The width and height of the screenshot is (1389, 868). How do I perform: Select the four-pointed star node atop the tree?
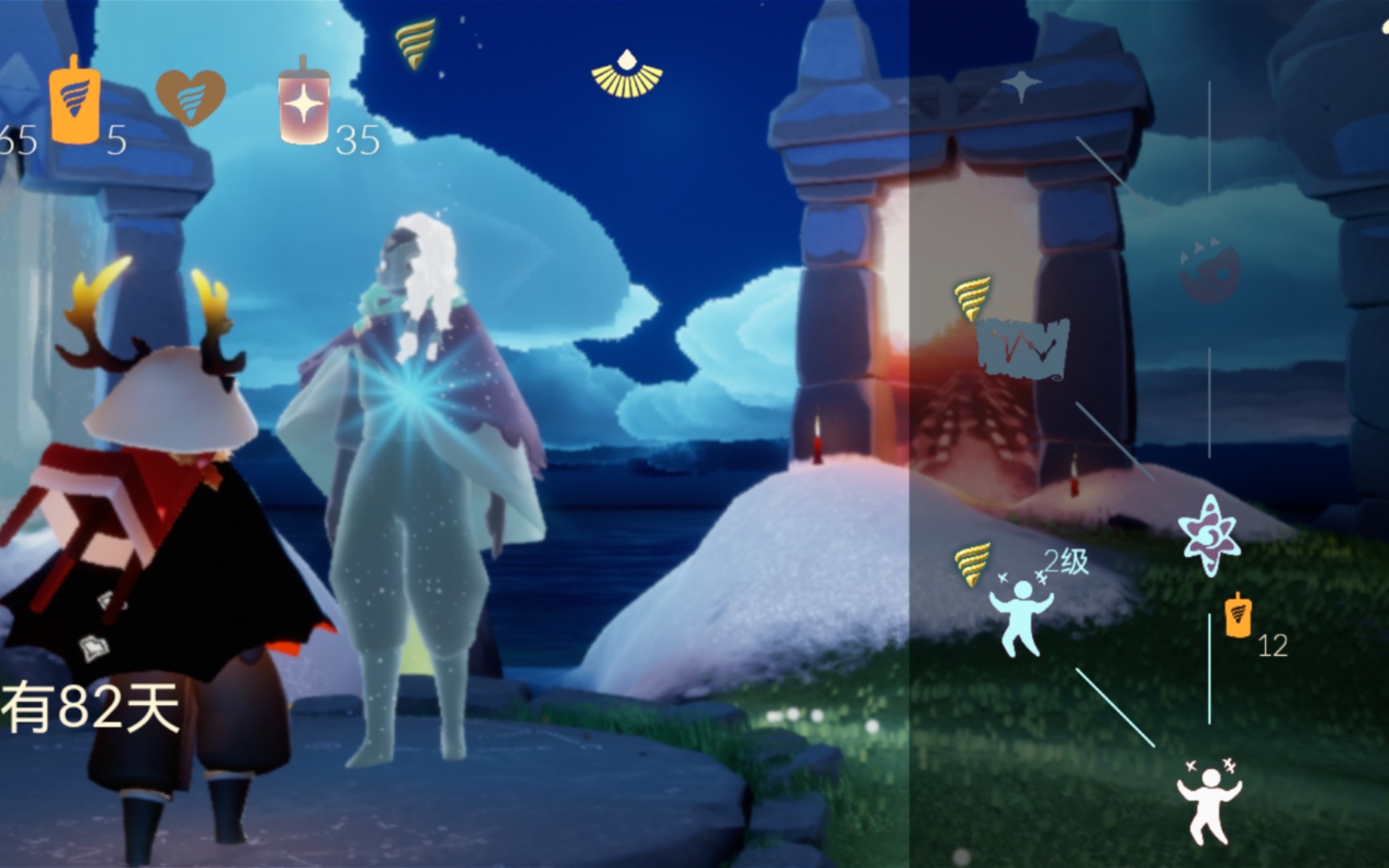[x=1021, y=85]
